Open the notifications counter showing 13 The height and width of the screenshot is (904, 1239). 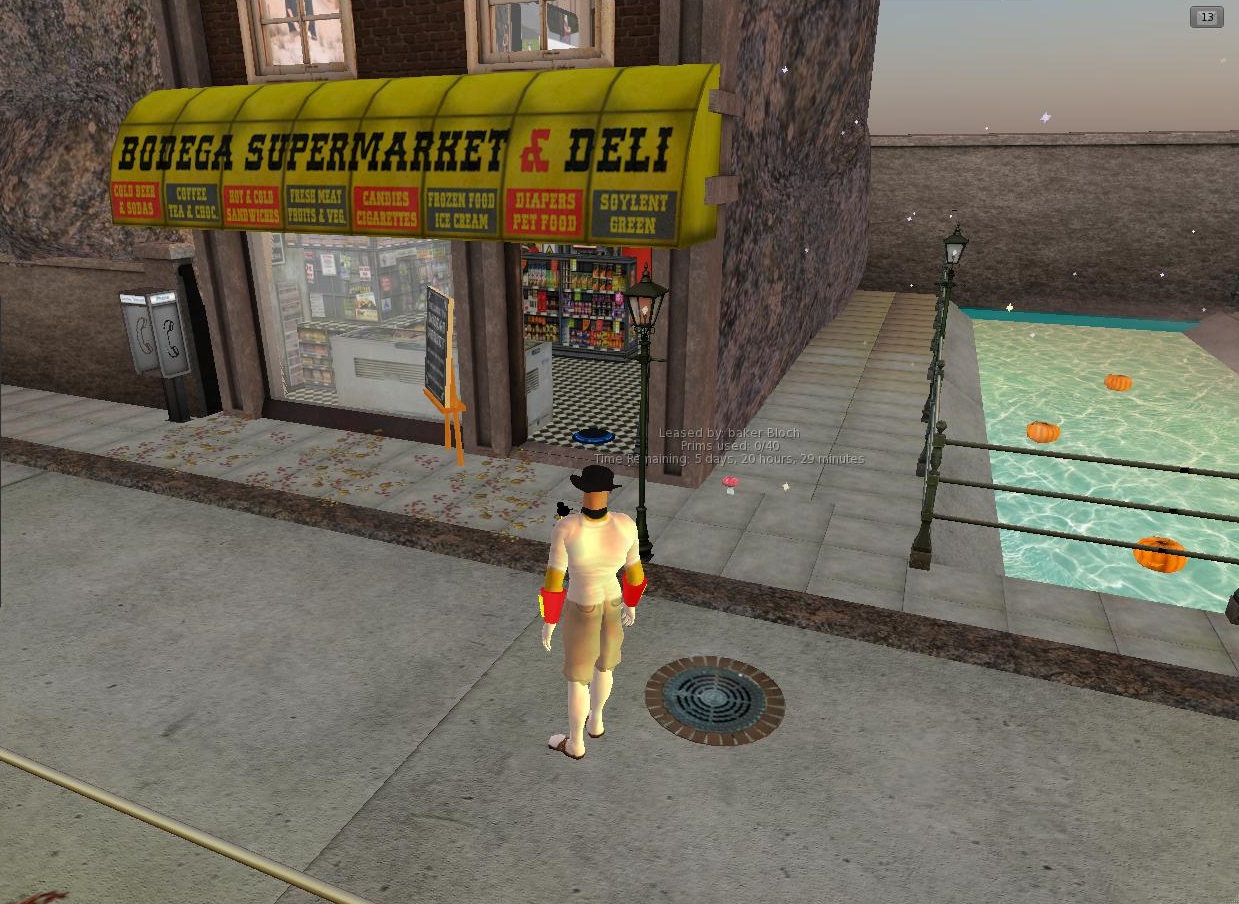point(1206,17)
